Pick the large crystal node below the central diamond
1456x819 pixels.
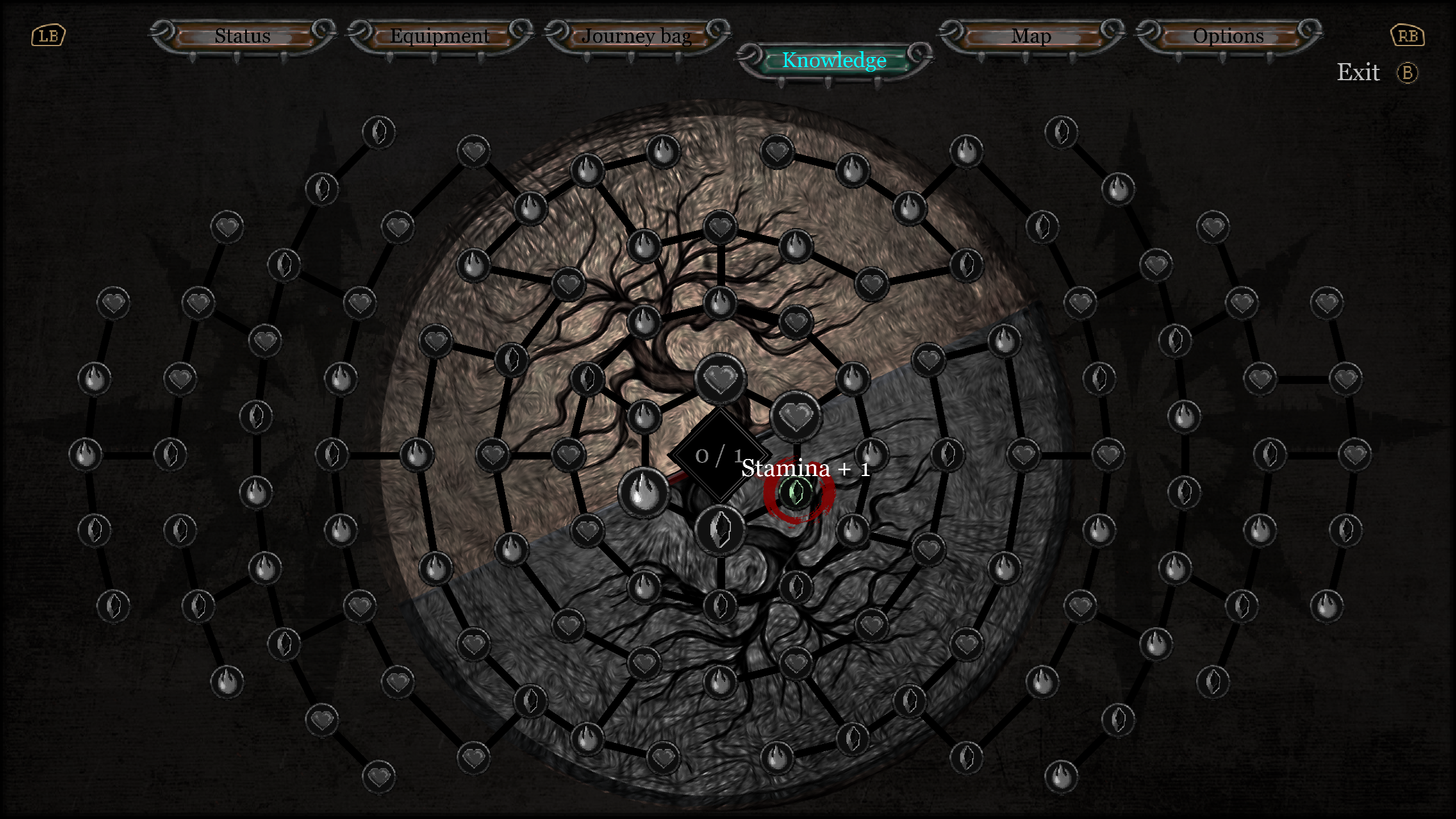[720, 530]
